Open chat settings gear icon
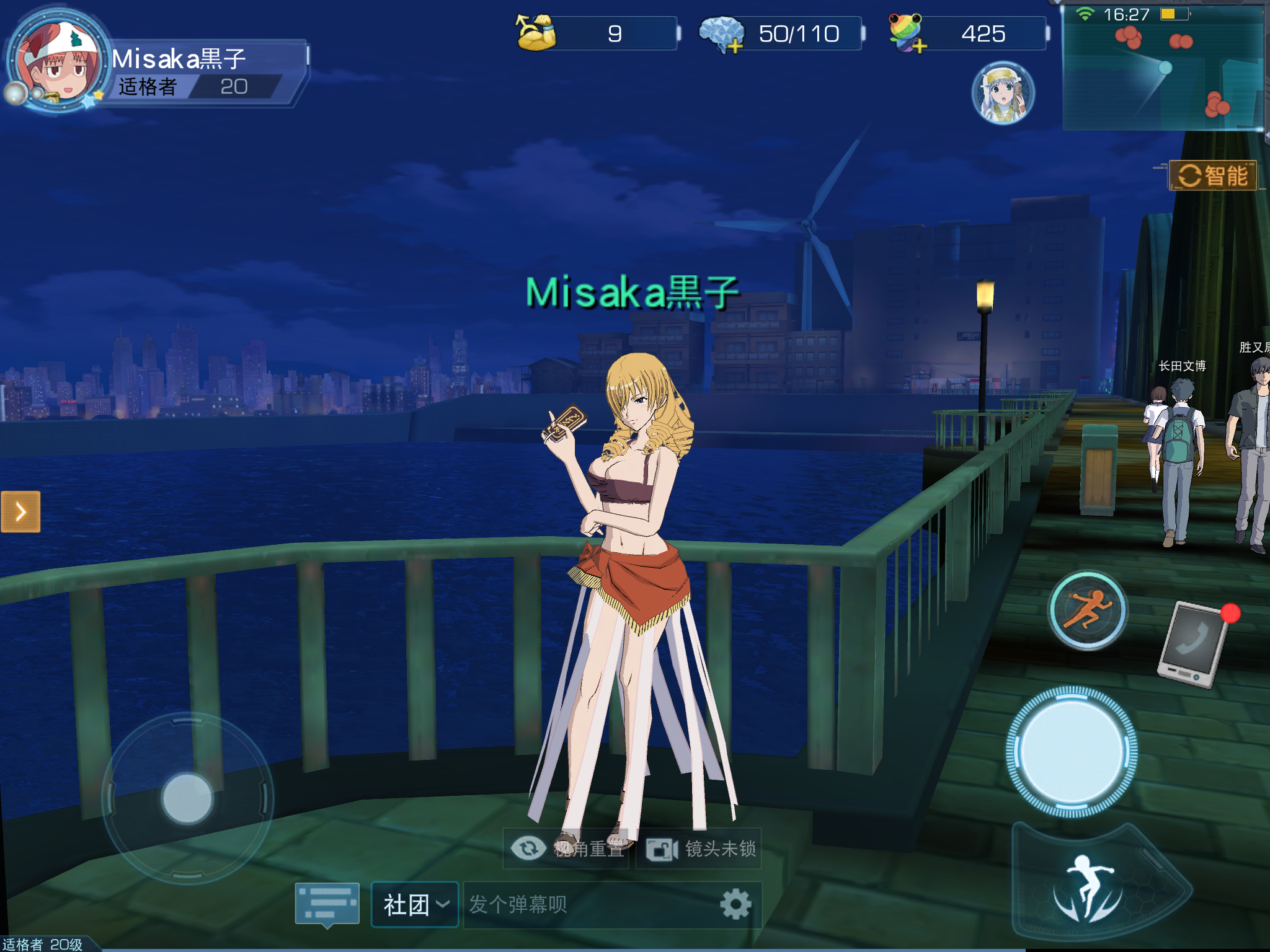The height and width of the screenshot is (952, 1270). pos(735,904)
